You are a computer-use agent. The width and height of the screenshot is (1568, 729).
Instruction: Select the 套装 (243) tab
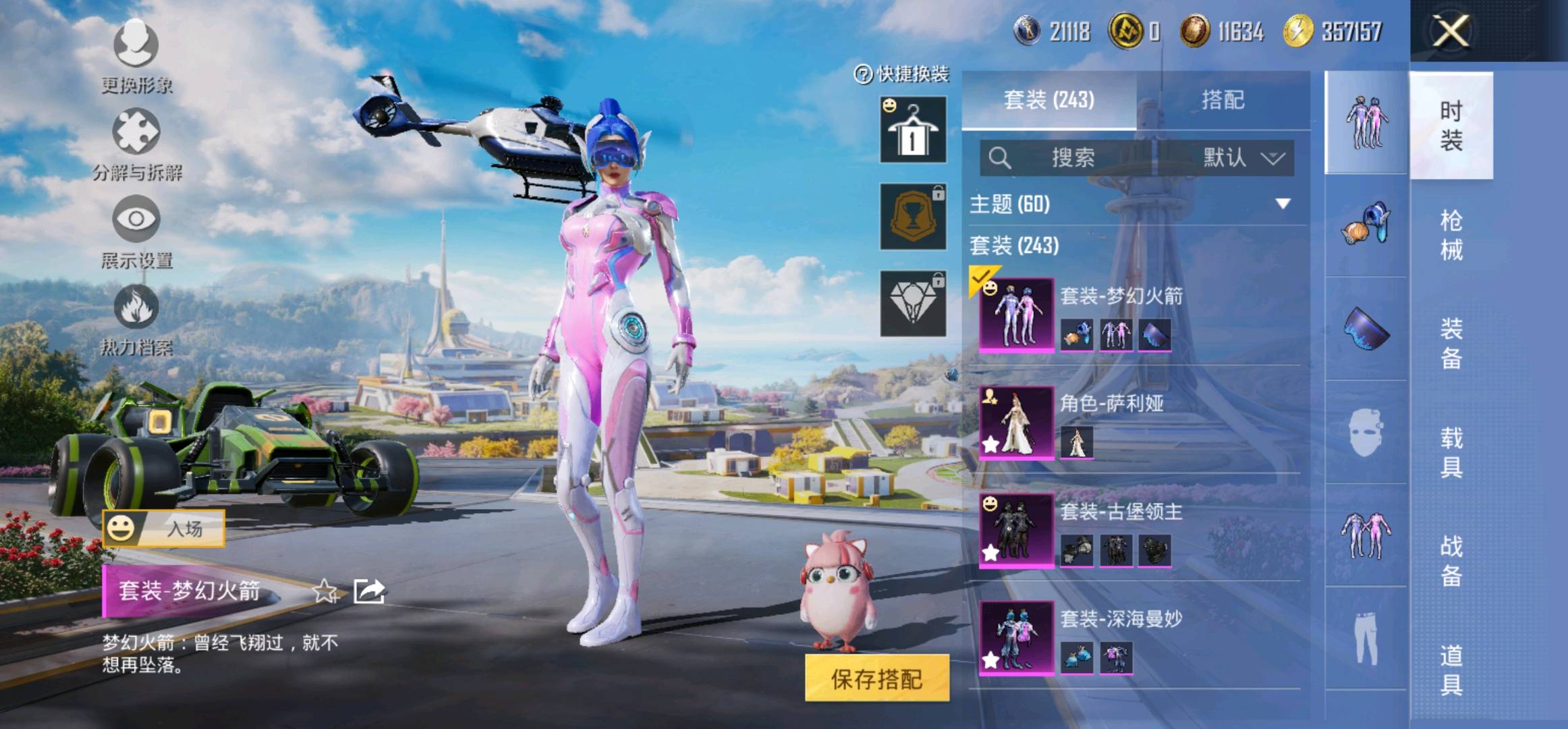click(1048, 100)
